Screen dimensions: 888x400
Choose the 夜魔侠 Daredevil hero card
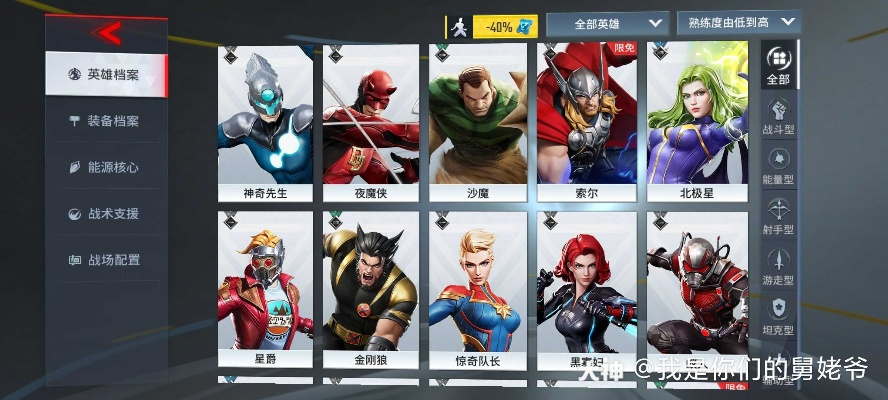pos(371,121)
